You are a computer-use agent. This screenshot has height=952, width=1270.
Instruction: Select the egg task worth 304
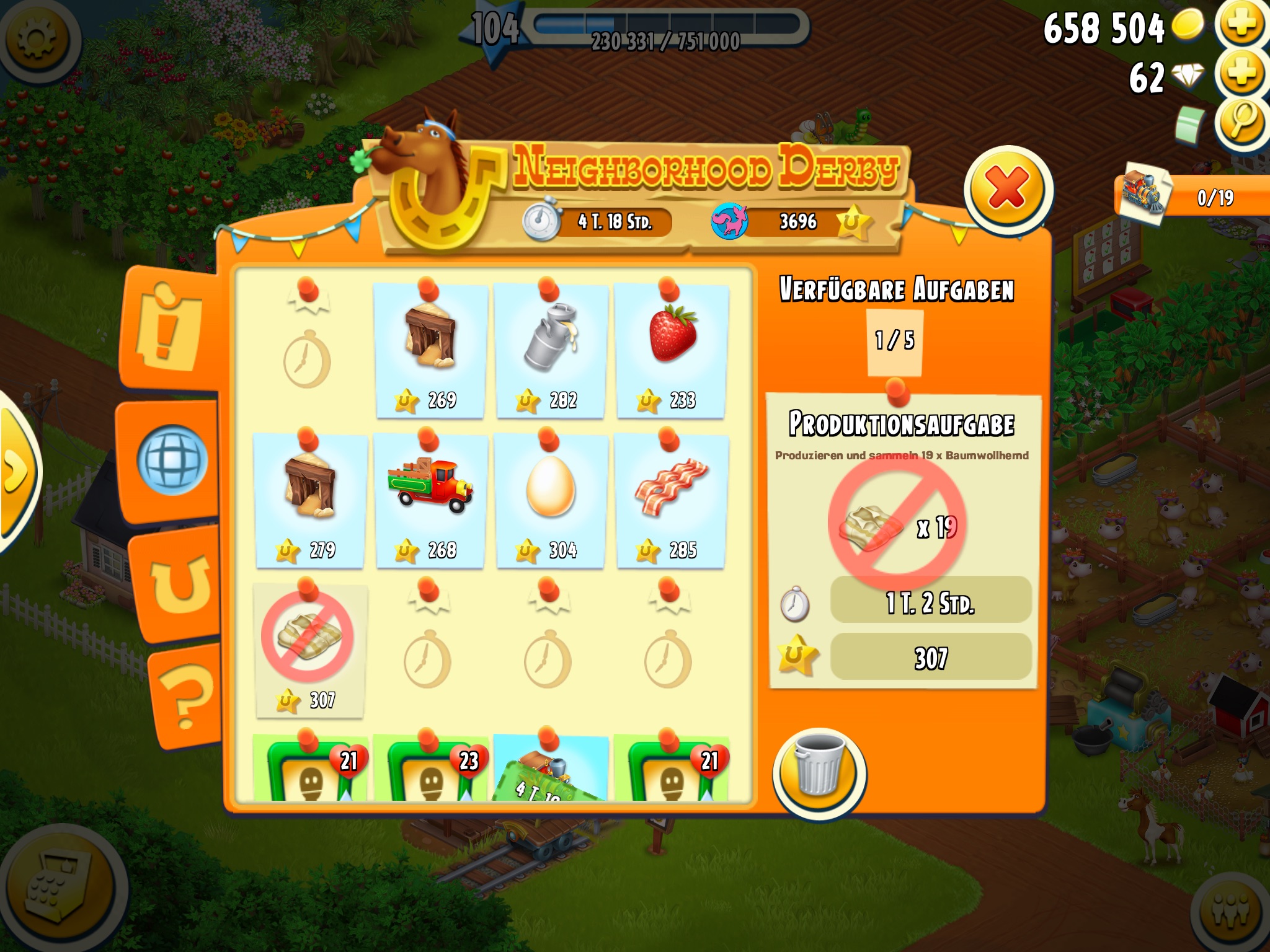point(551,501)
